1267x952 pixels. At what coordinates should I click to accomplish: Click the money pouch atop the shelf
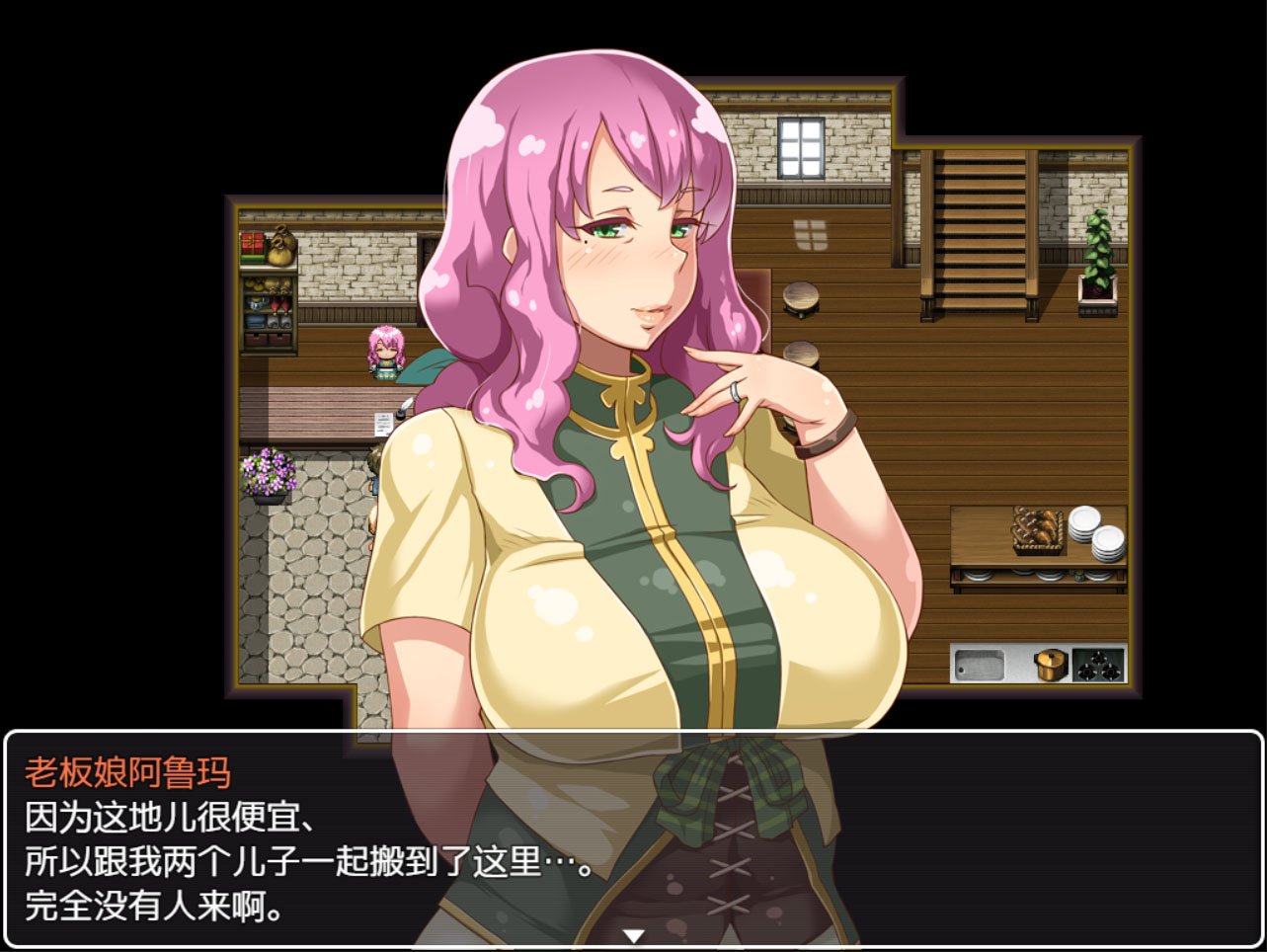[282, 248]
